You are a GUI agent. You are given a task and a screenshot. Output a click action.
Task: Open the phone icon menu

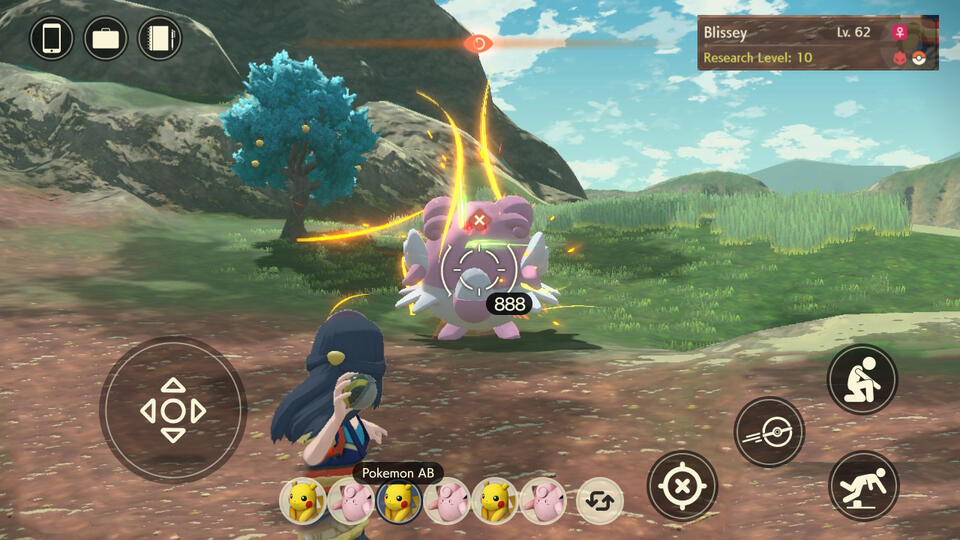(x=52, y=39)
